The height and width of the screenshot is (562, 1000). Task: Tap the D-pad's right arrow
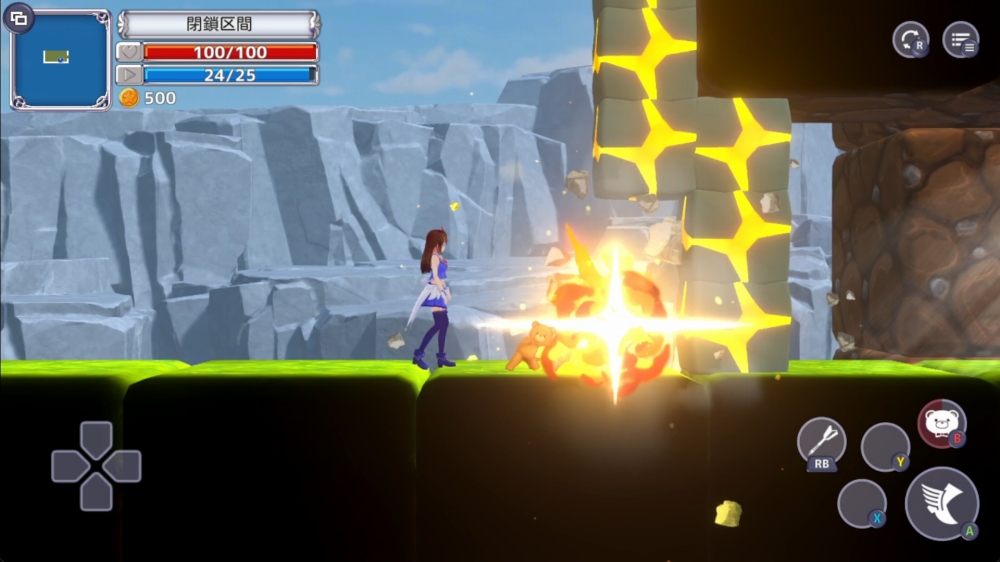pos(123,466)
